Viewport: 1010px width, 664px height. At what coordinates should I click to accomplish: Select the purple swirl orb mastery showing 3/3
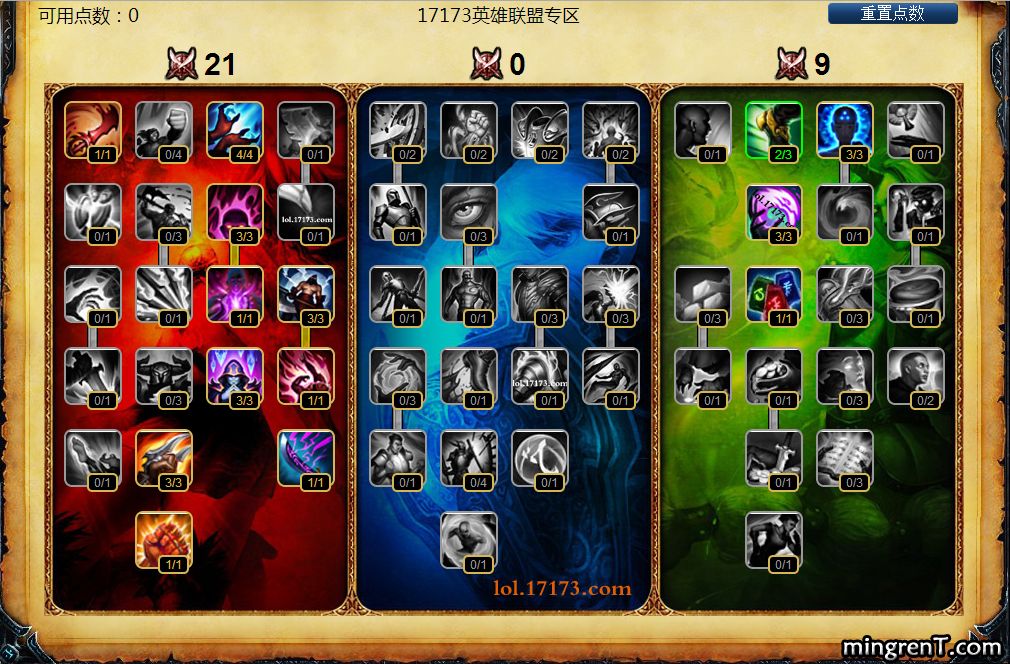click(774, 212)
